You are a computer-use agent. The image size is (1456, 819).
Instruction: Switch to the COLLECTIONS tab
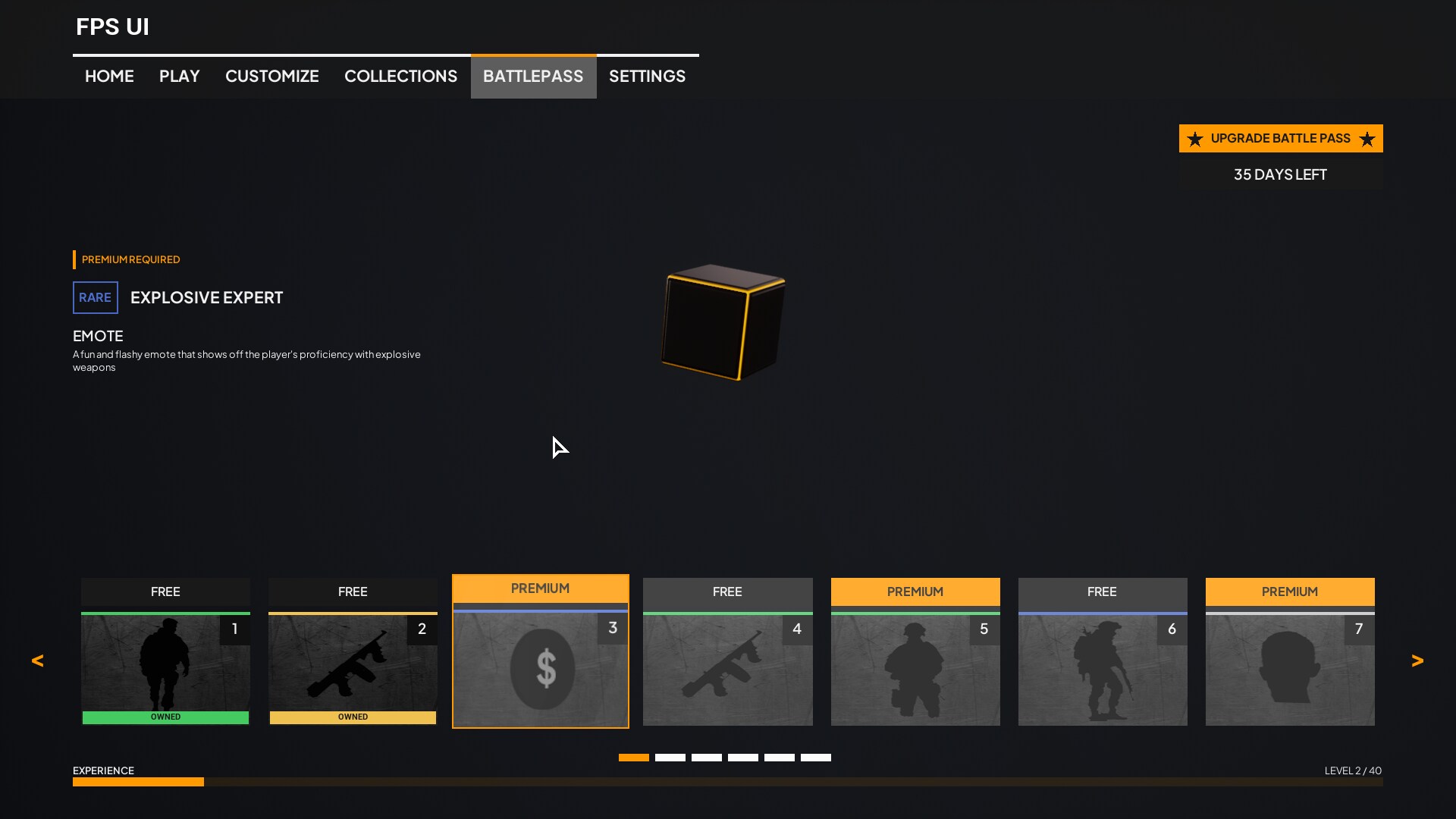(401, 76)
